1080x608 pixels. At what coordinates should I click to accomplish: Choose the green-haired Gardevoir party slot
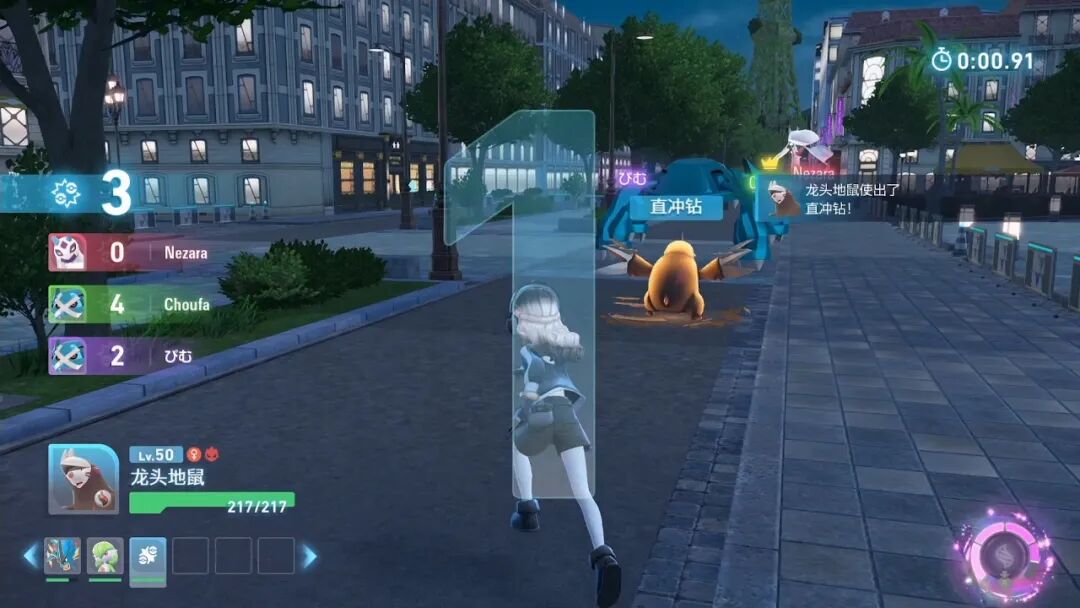click(x=105, y=556)
